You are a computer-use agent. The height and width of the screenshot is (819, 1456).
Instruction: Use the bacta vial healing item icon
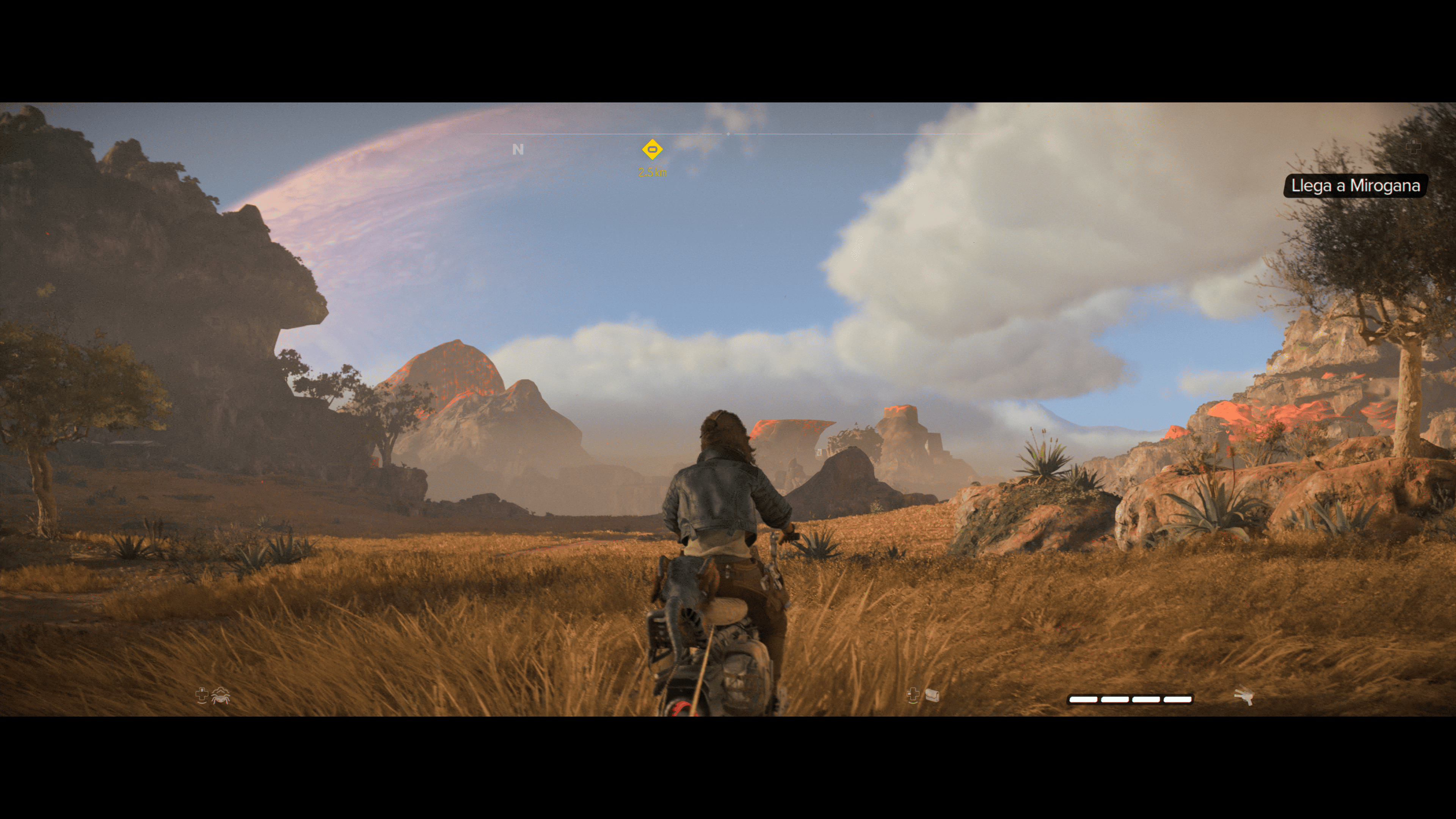pyautogui.click(x=932, y=695)
